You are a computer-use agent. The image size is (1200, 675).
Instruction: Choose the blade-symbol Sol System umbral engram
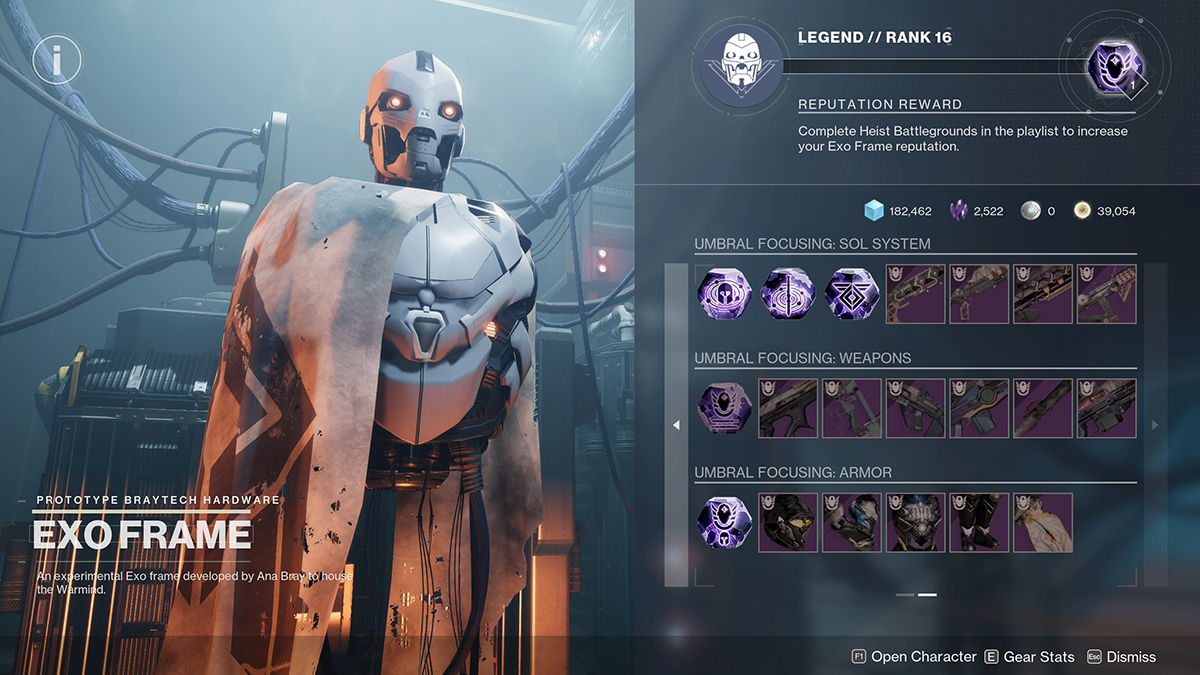click(789, 294)
